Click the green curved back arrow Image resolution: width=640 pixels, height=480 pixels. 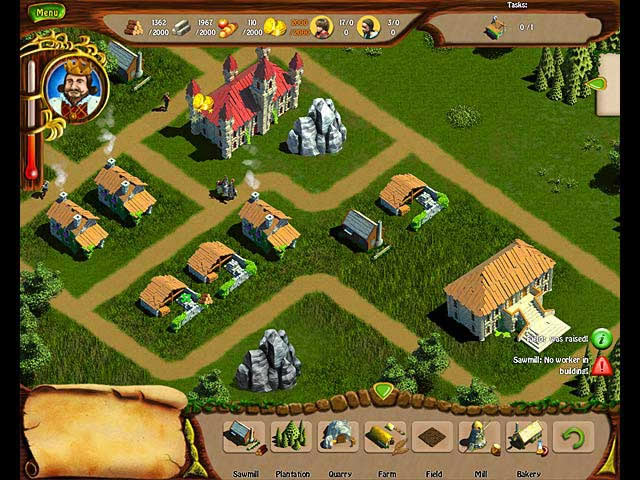[573, 437]
